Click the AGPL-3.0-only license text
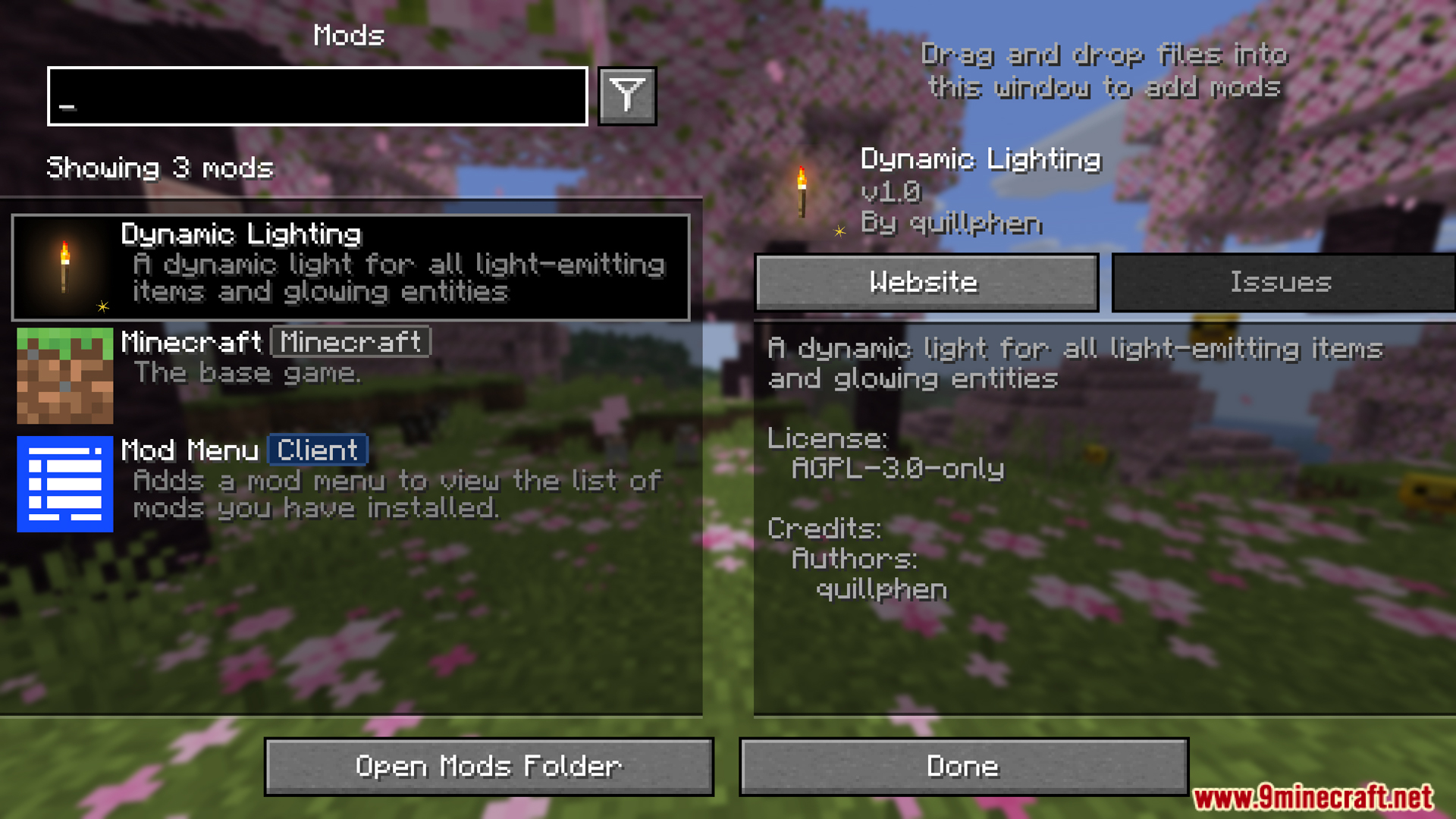Image resolution: width=1456 pixels, height=819 pixels. click(x=897, y=469)
